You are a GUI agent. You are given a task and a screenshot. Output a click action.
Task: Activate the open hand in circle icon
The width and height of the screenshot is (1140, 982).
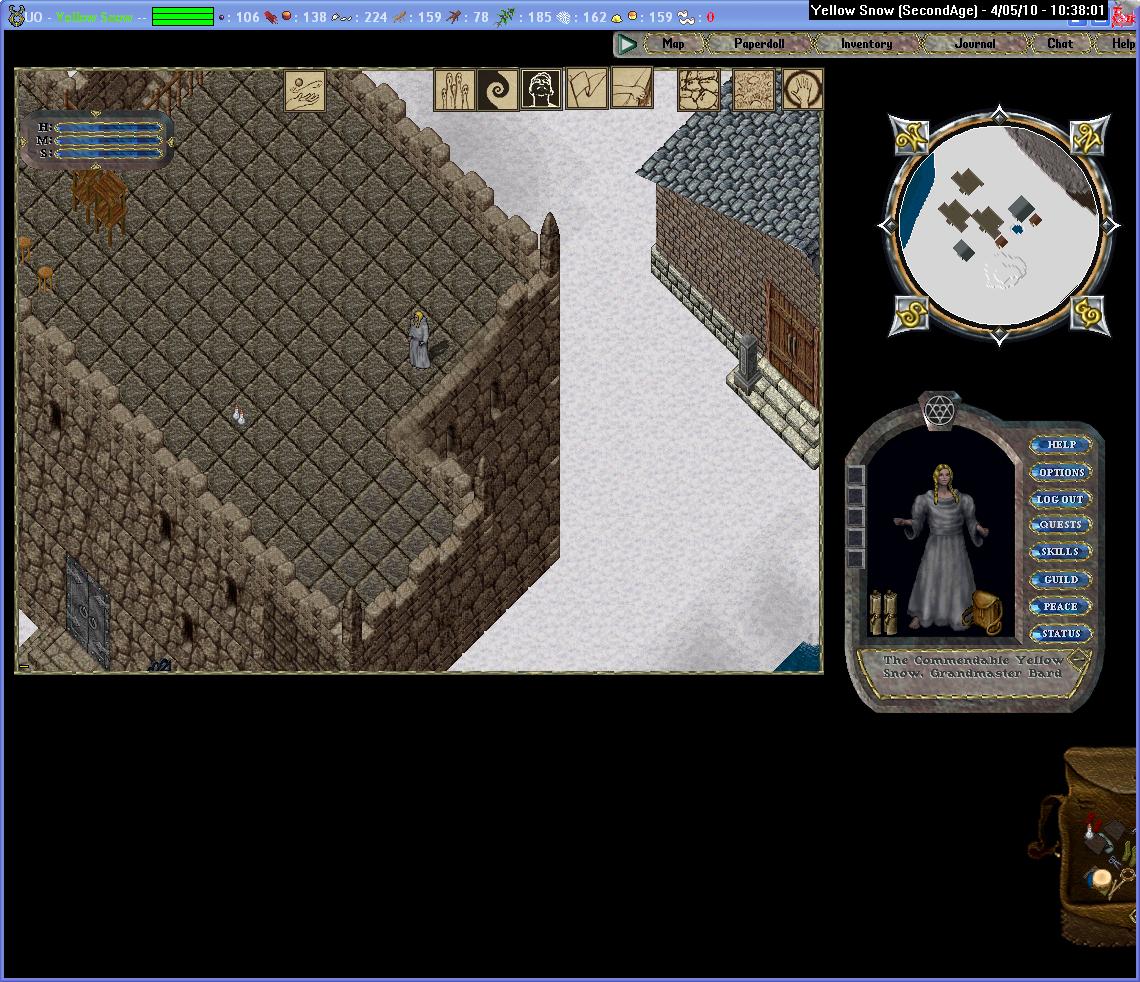pos(803,90)
